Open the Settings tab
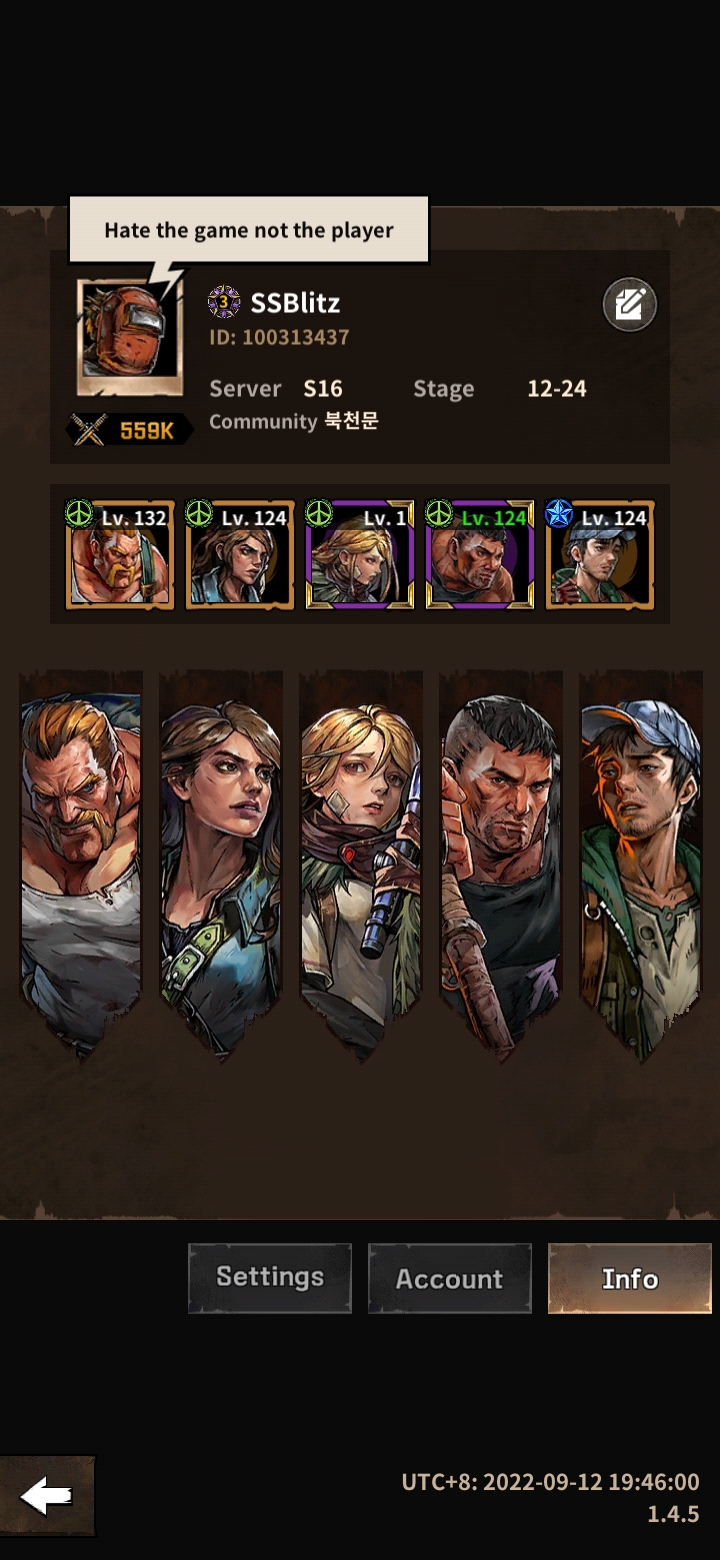 click(x=270, y=1278)
